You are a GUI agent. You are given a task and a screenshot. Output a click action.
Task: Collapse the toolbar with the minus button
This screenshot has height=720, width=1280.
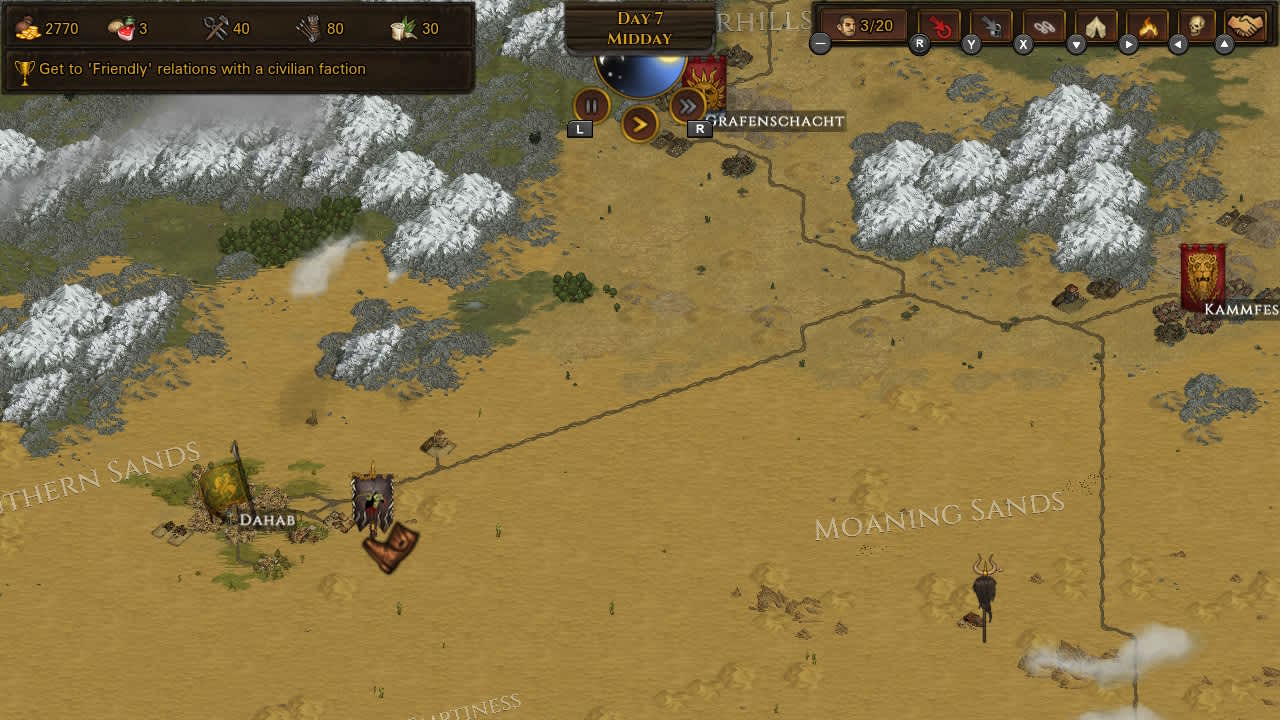(820, 43)
